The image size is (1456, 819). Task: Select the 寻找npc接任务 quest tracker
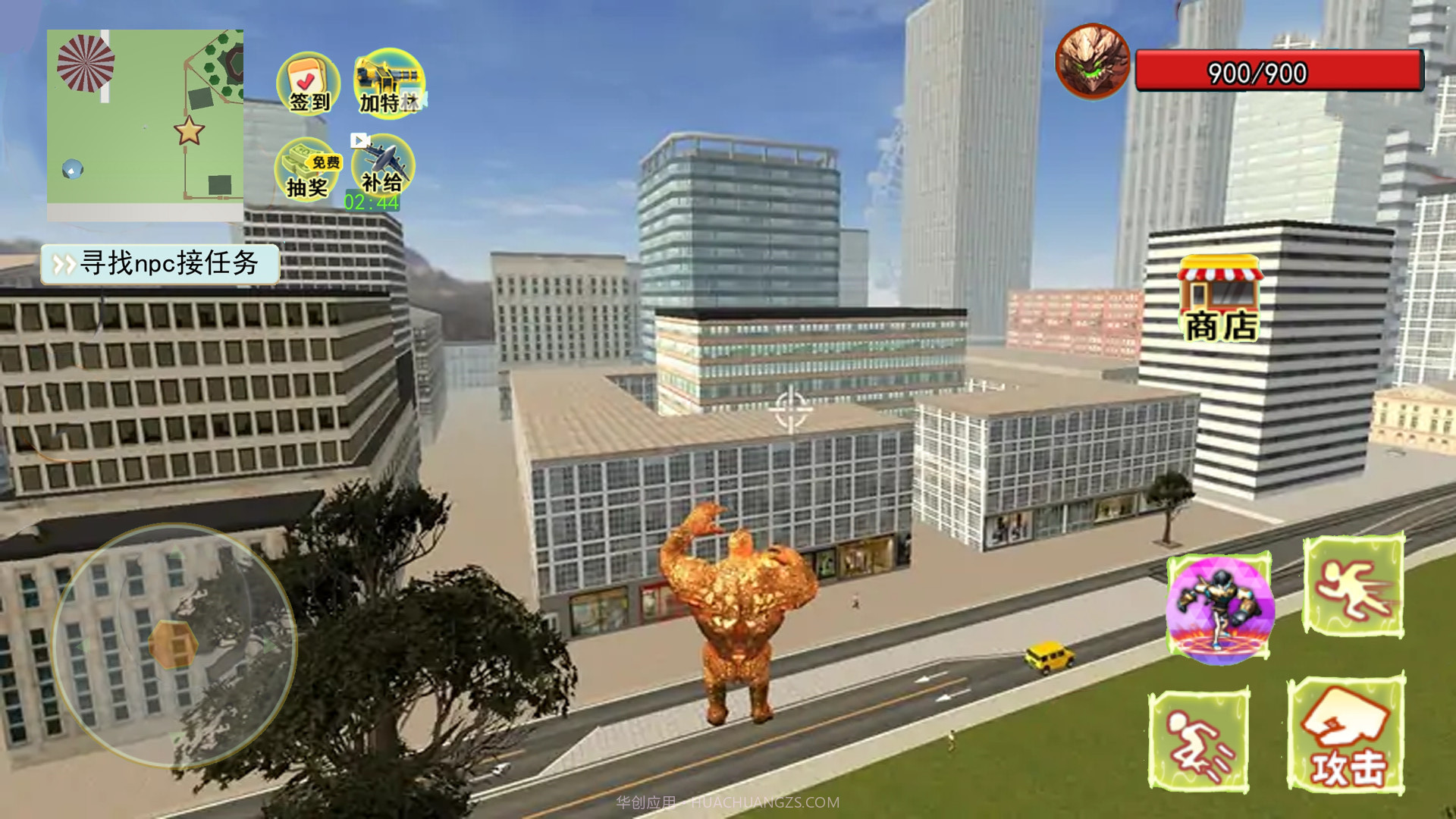click(160, 263)
